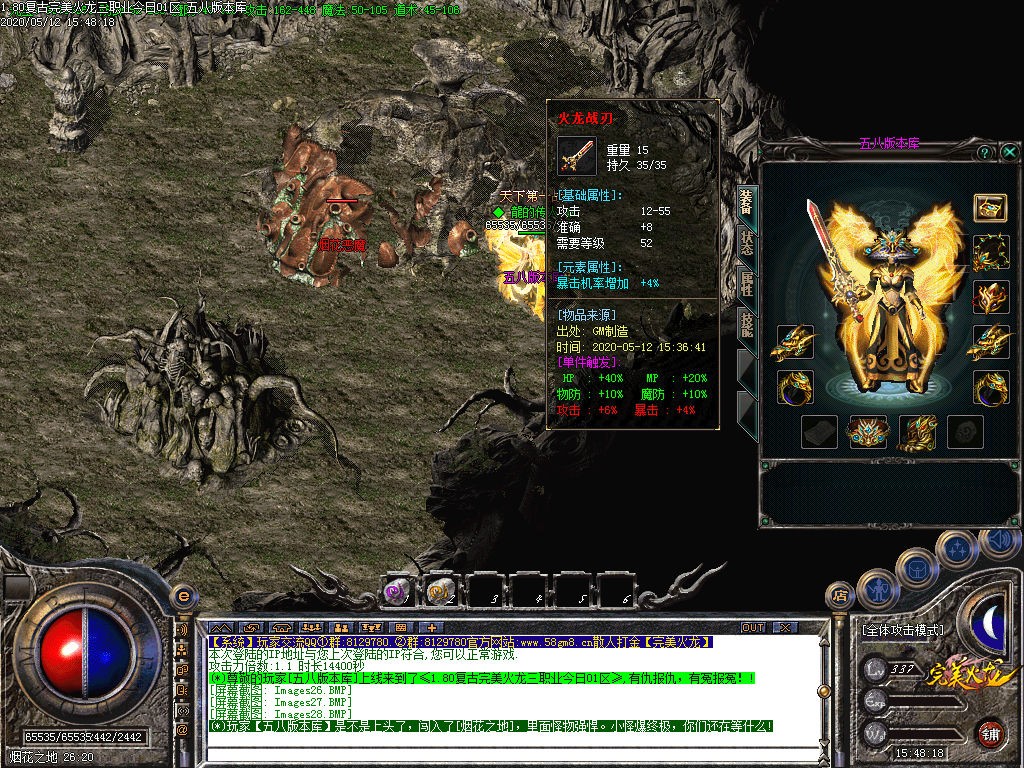This screenshot has height=768, width=1024.
Task: Switch to the 属性 attributes tab
Action: click(747, 284)
